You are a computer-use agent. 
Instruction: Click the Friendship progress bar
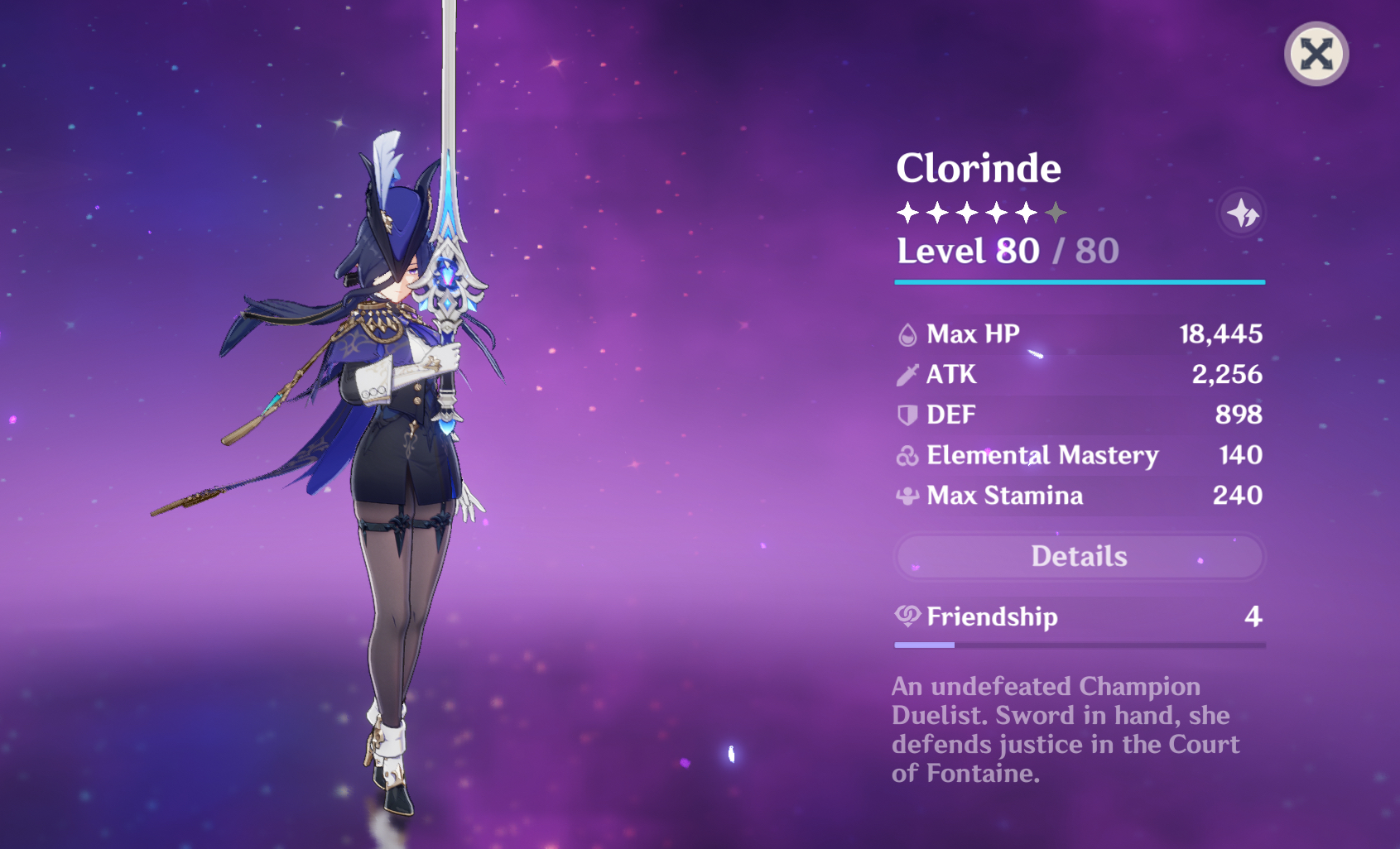coord(1079,645)
